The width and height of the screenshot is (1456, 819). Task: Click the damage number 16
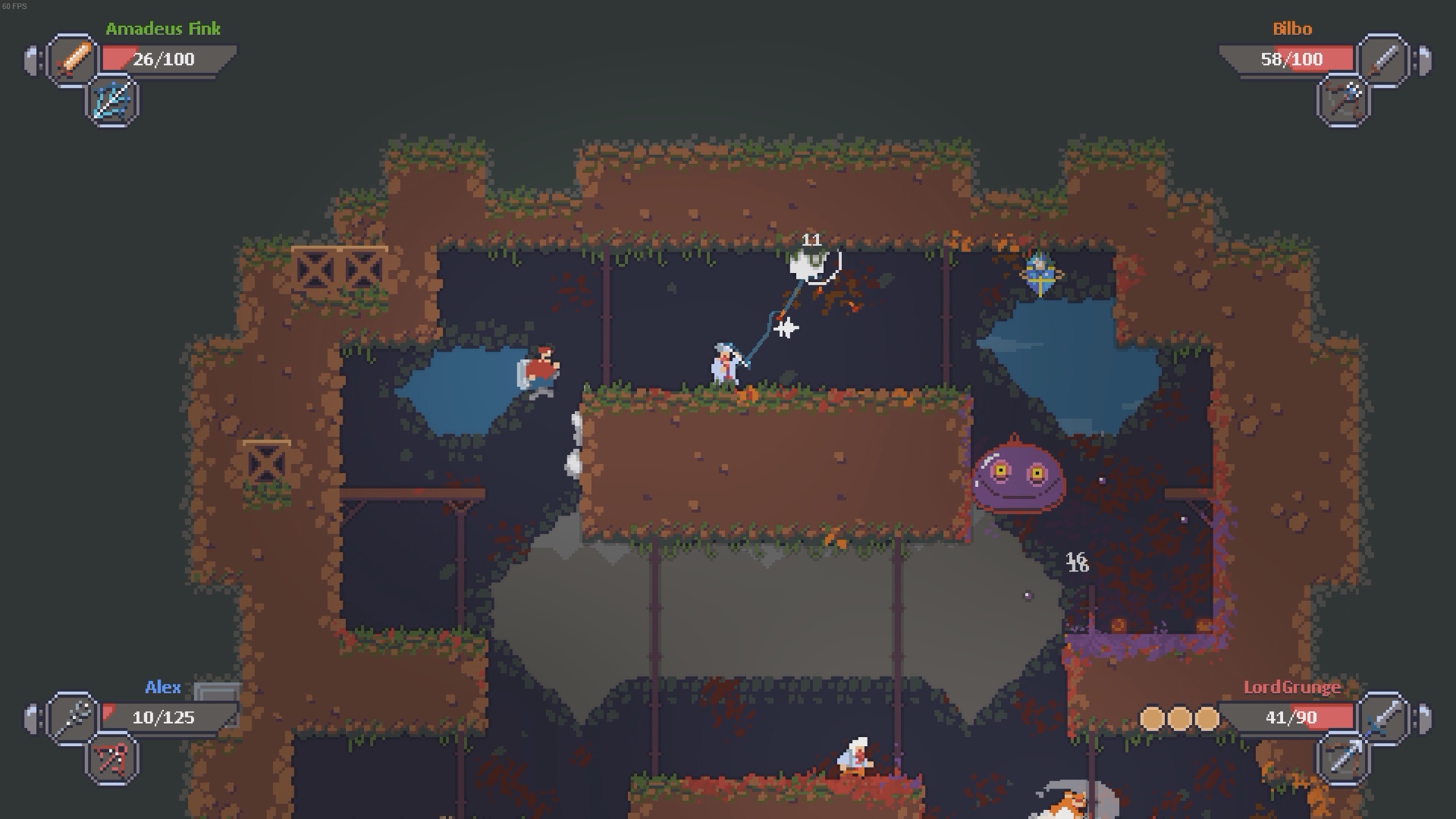tap(1078, 562)
